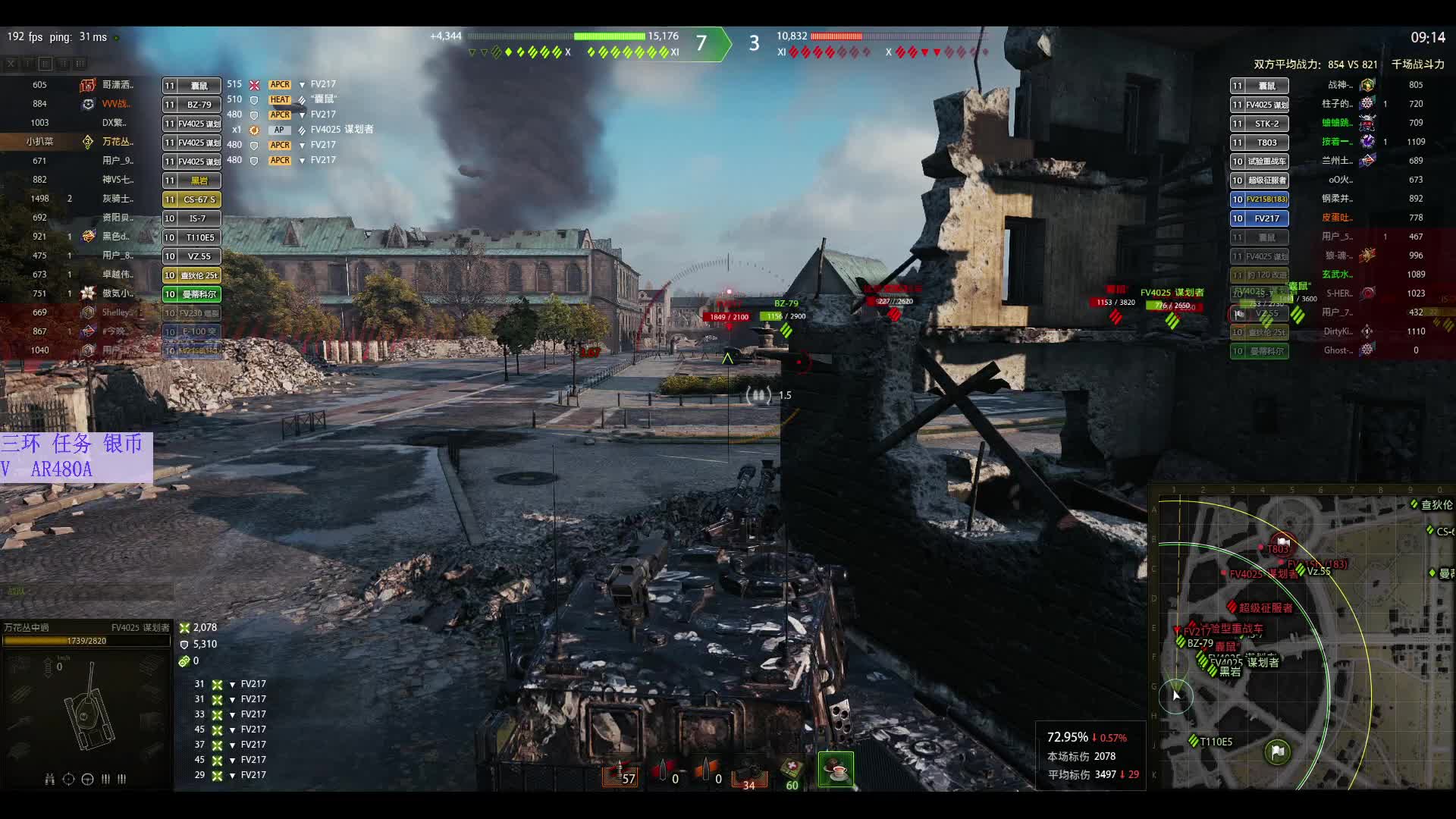This screenshot has height=819, width=1456.
Task: Click the X button above the ally list
Action: point(11,64)
